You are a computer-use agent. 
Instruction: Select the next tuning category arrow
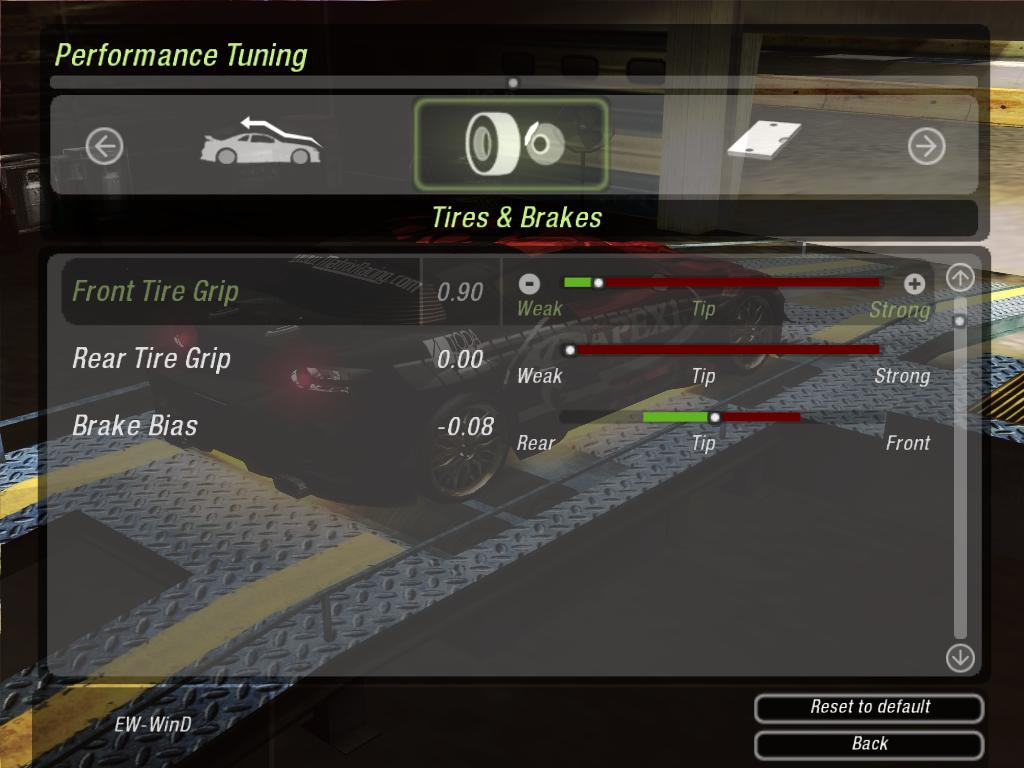pos(926,147)
